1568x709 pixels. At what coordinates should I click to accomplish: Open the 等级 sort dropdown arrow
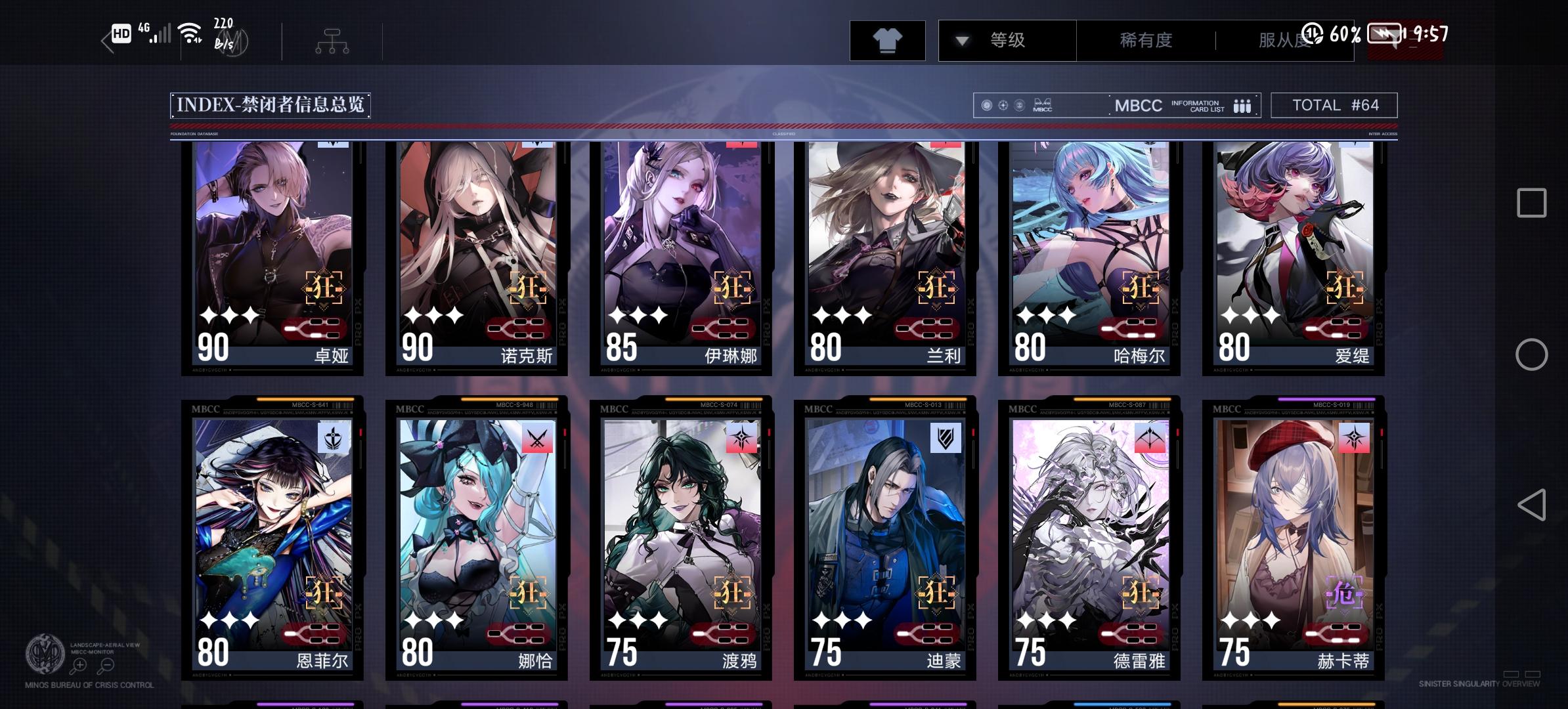click(x=961, y=40)
